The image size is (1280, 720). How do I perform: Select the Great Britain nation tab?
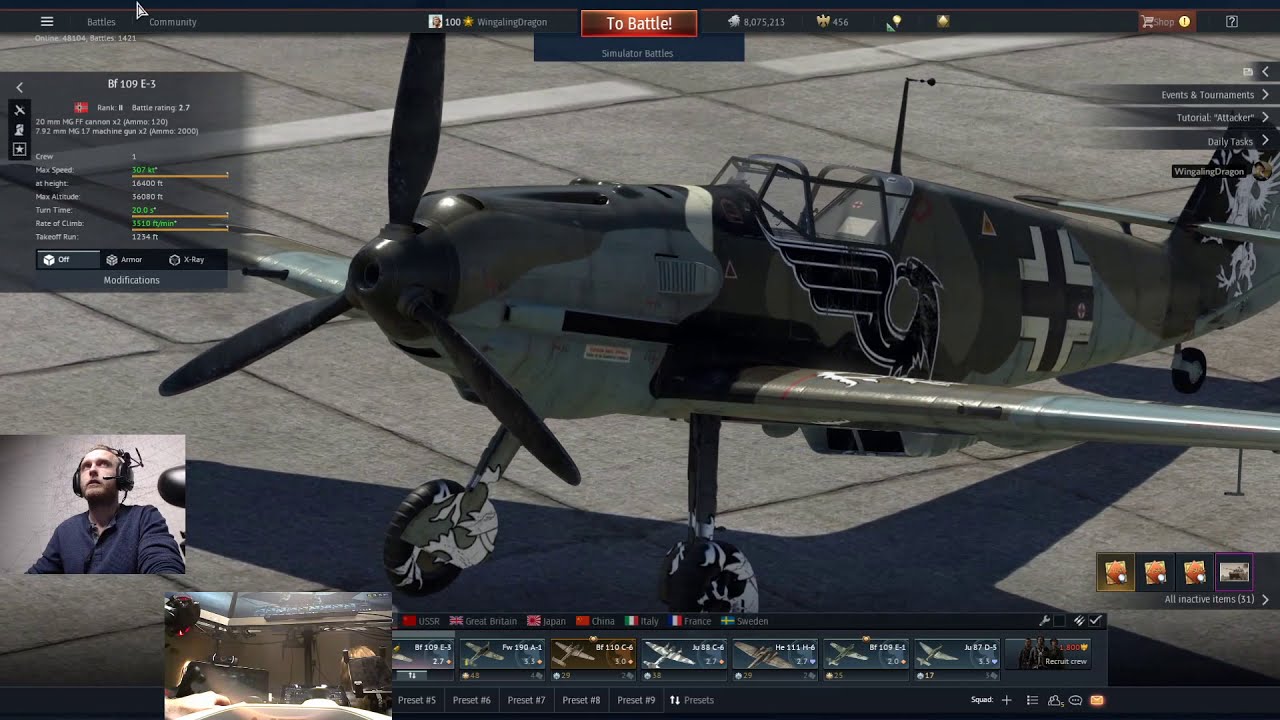pos(483,621)
